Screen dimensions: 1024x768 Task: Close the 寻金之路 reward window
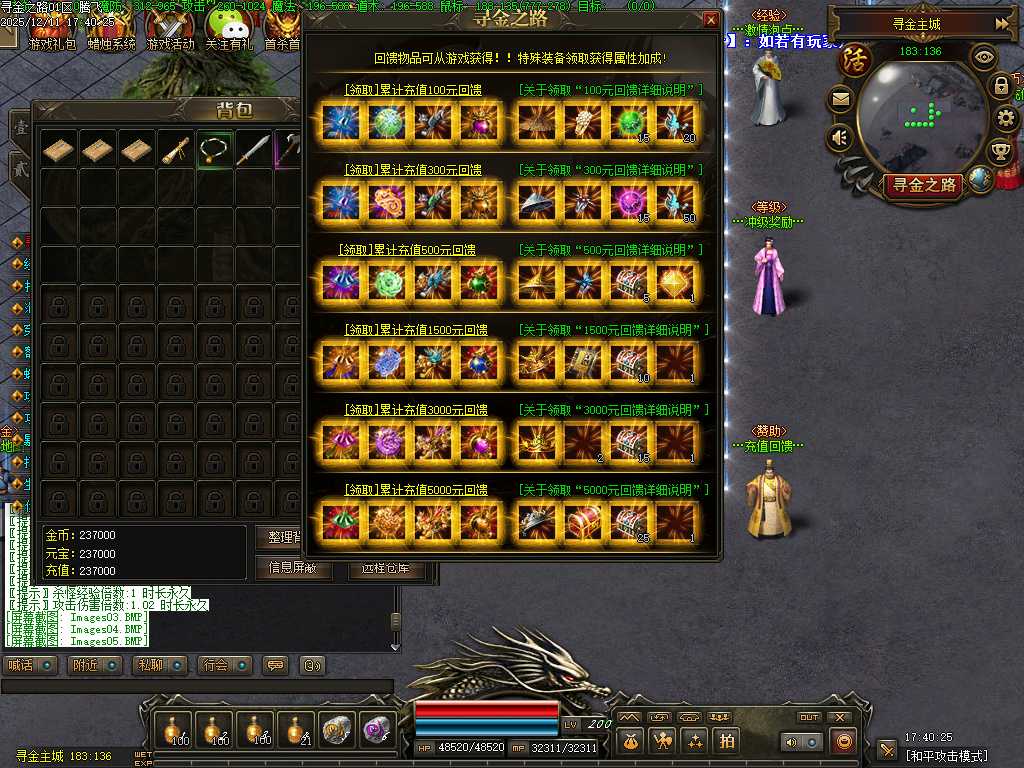coord(711,19)
